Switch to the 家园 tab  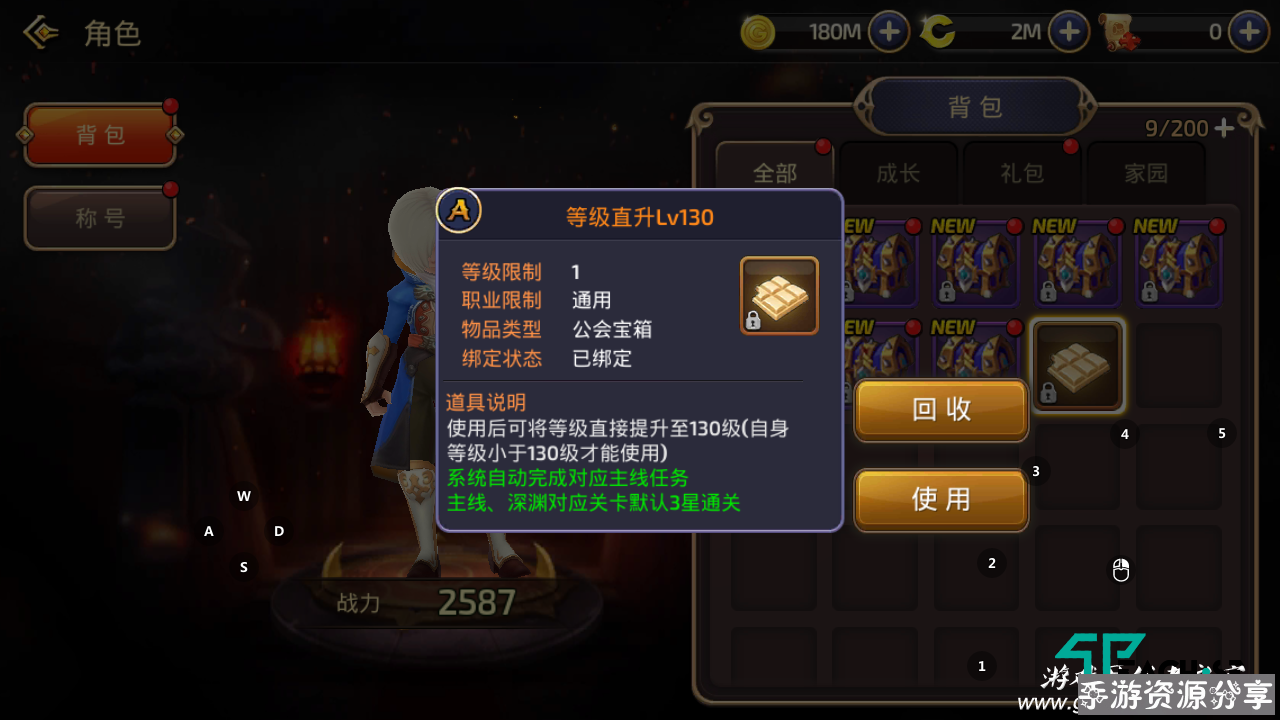click(1146, 173)
